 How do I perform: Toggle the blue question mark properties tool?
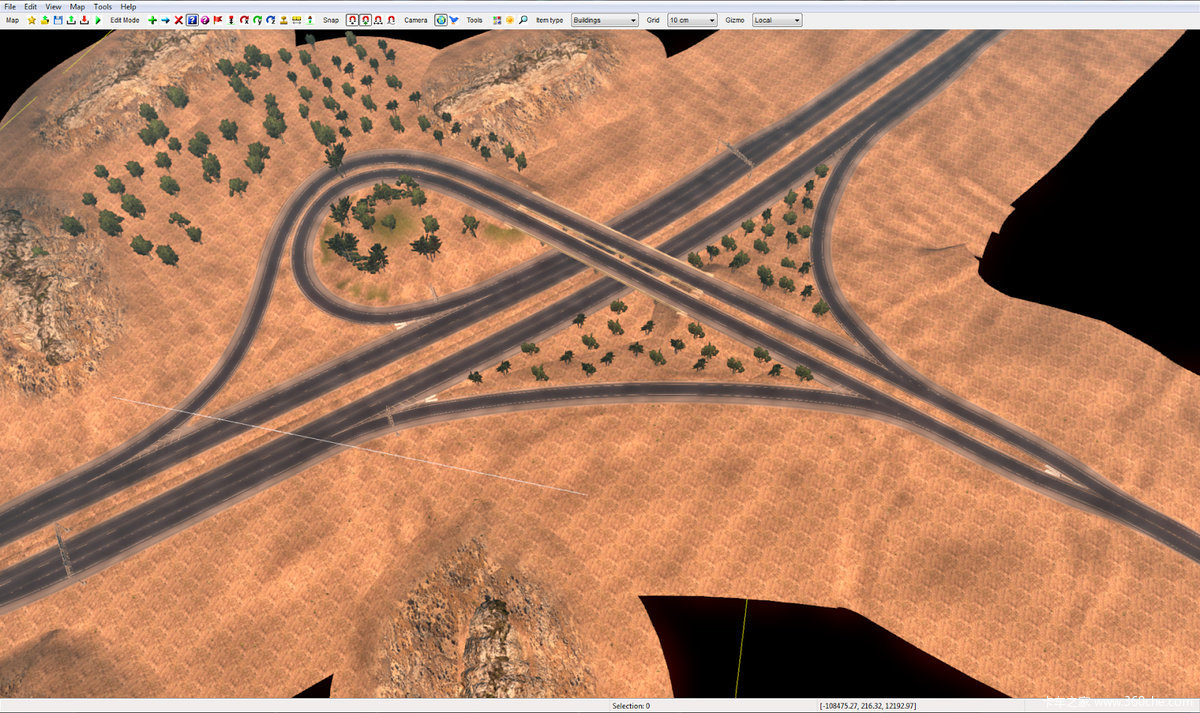[192, 20]
